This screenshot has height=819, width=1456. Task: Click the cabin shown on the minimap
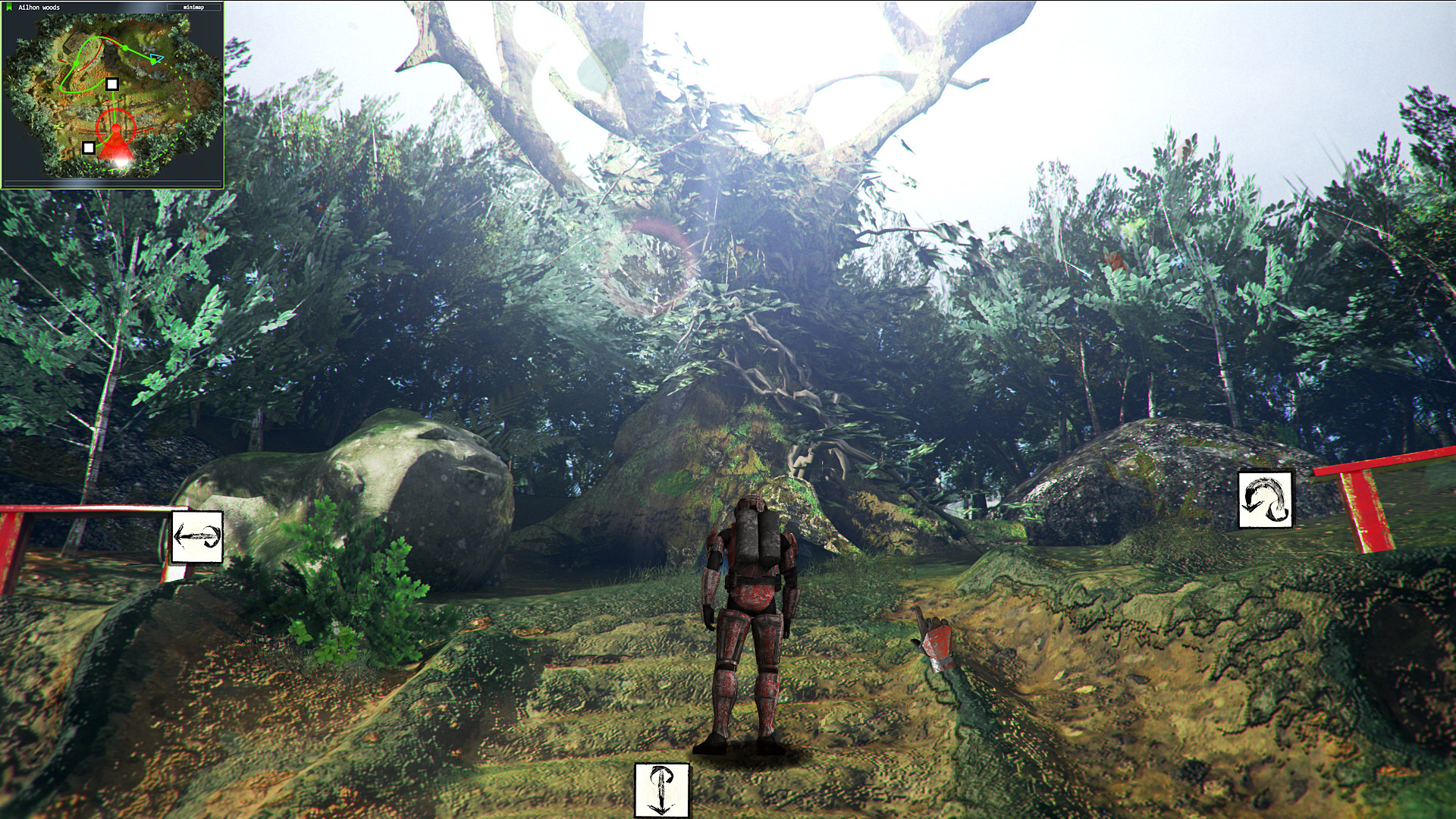click(x=74, y=42)
